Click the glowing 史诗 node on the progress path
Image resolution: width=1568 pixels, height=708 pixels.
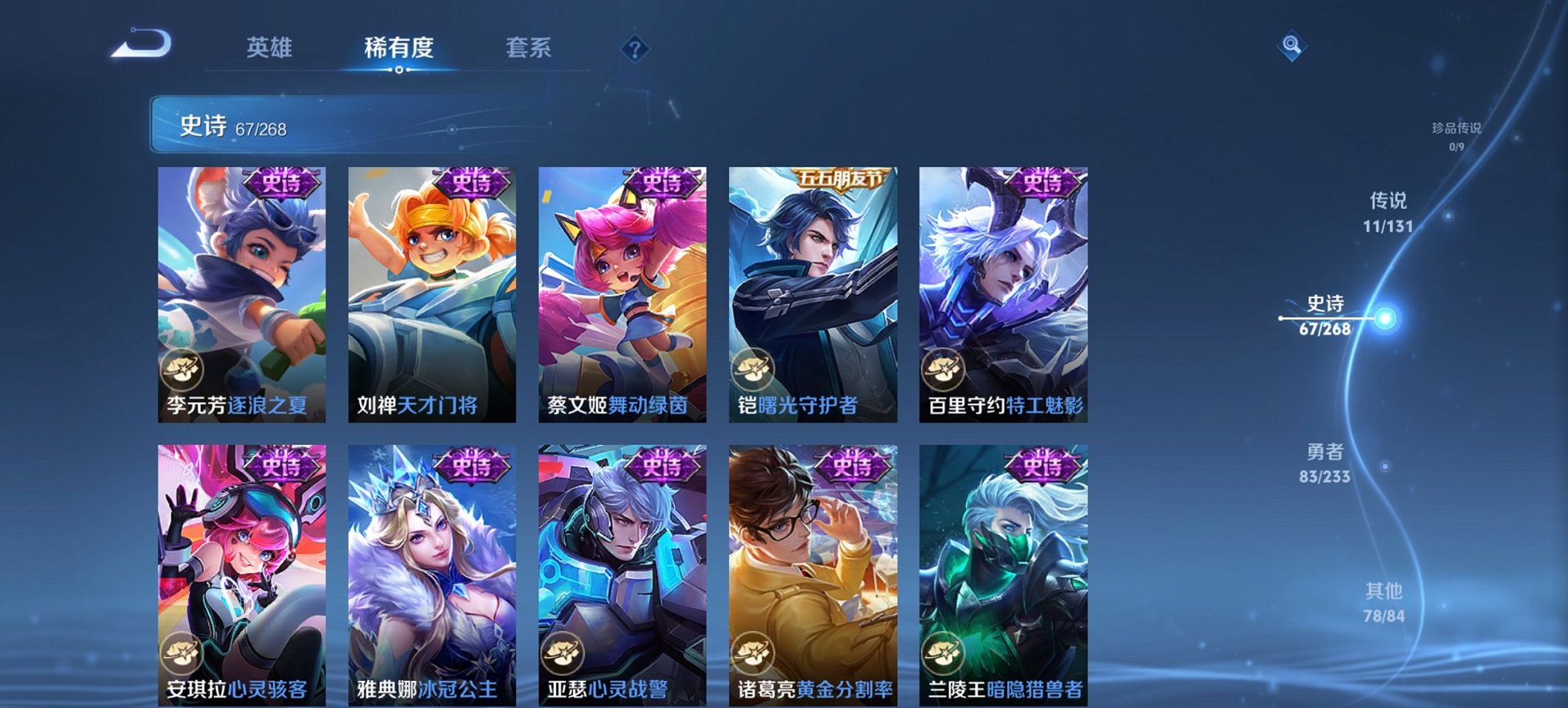pos(1386,317)
